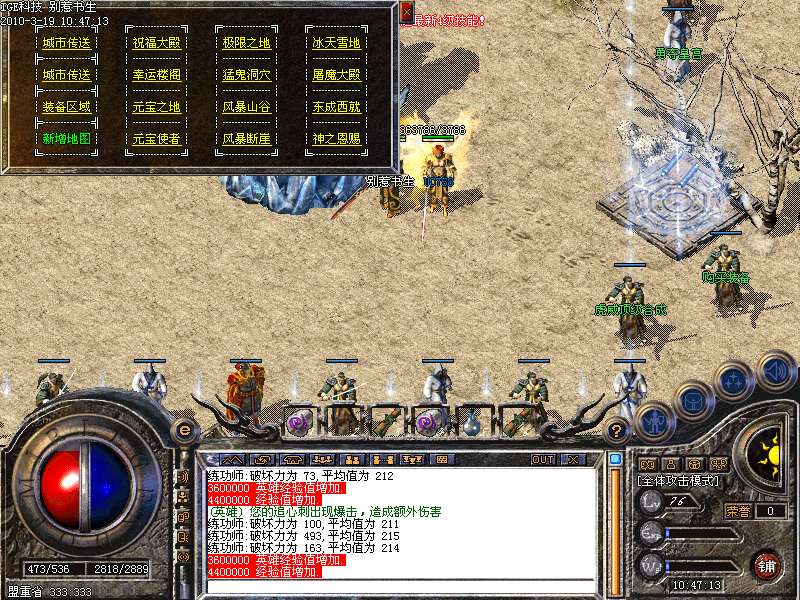Teleport to 风暴断崖
This screenshot has width=800, height=600.
246,139
